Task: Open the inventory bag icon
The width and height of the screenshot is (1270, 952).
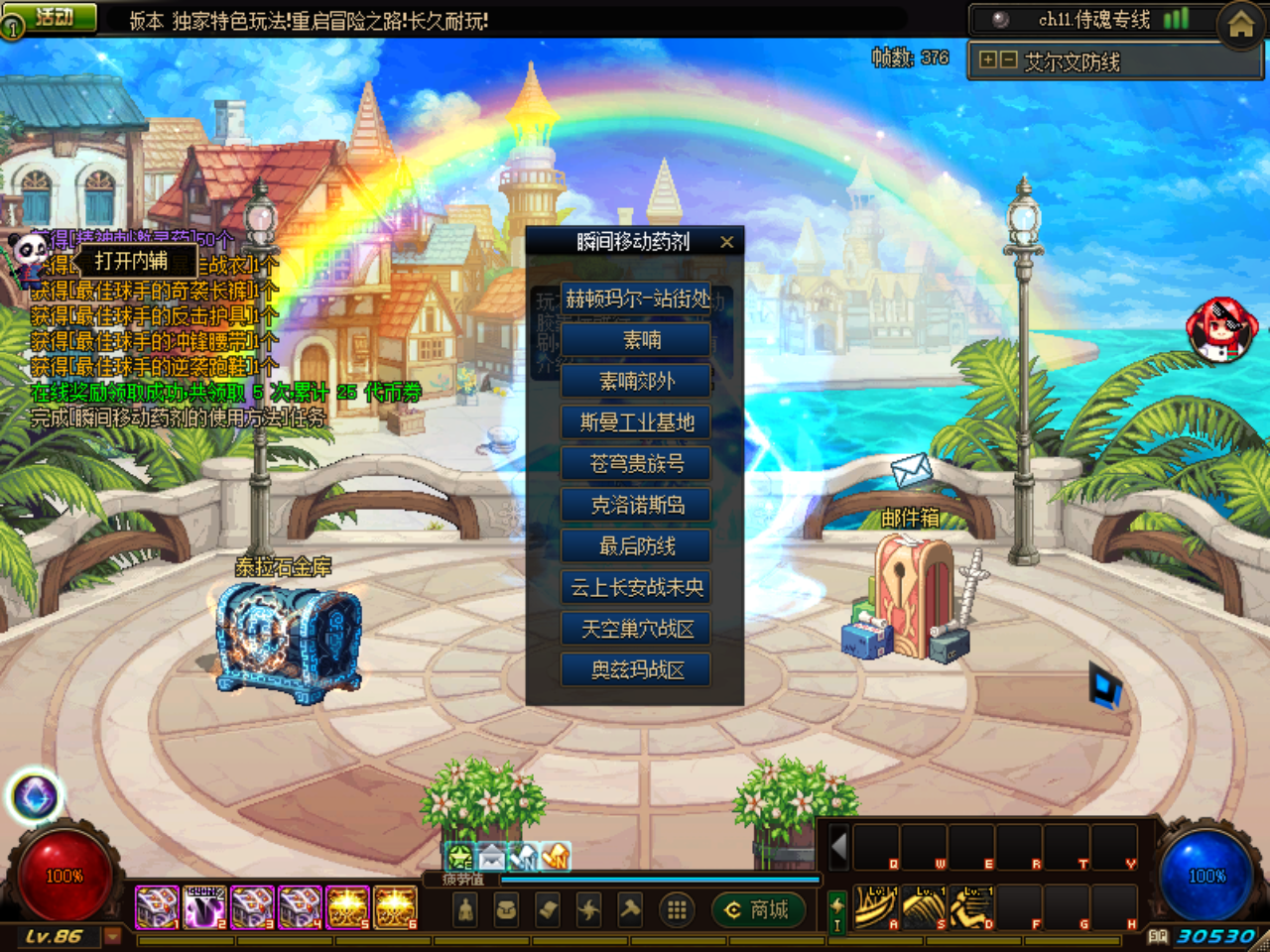Action: [504, 909]
